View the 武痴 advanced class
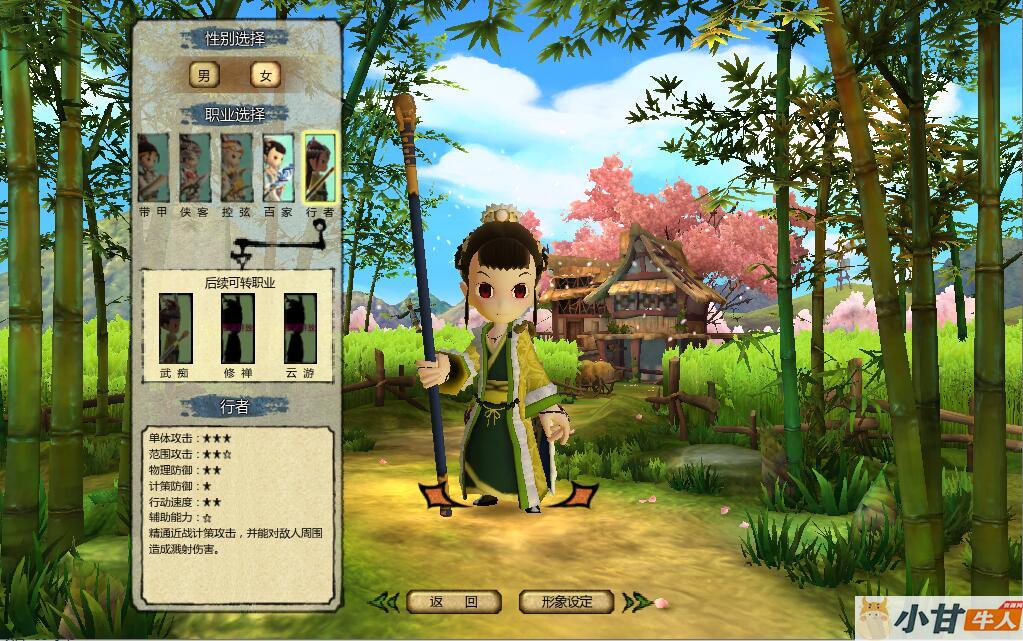This screenshot has height=641, width=1023. click(x=175, y=328)
